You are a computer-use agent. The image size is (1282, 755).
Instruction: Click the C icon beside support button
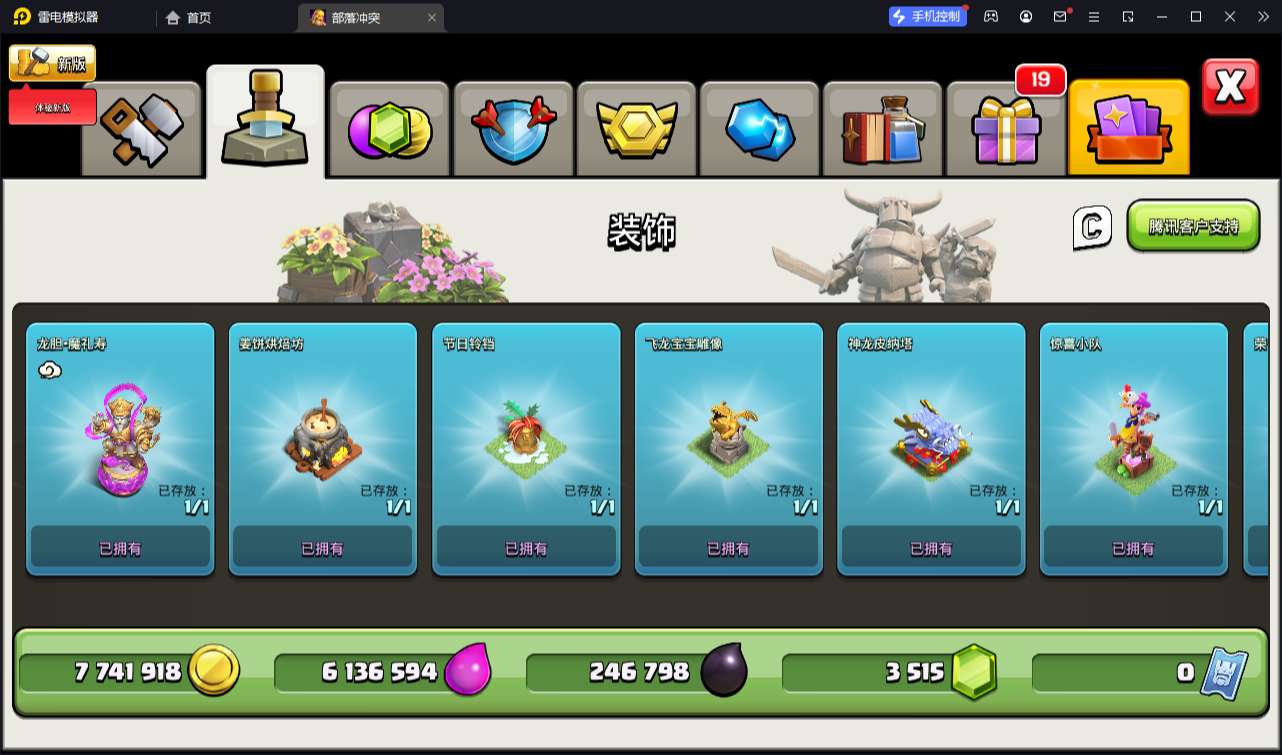pos(1092,227)
